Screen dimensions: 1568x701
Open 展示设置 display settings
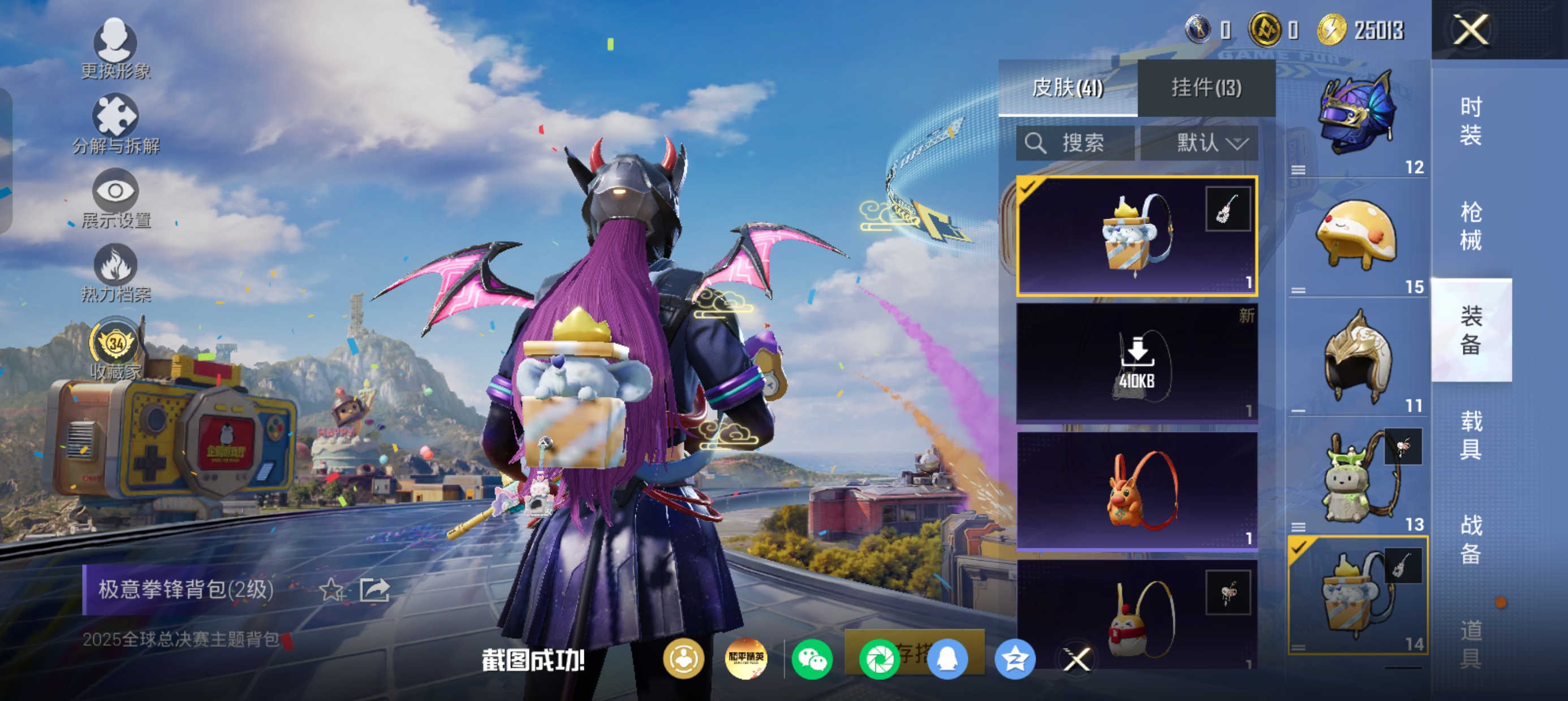pyautogui.click(x=115, y=198)
